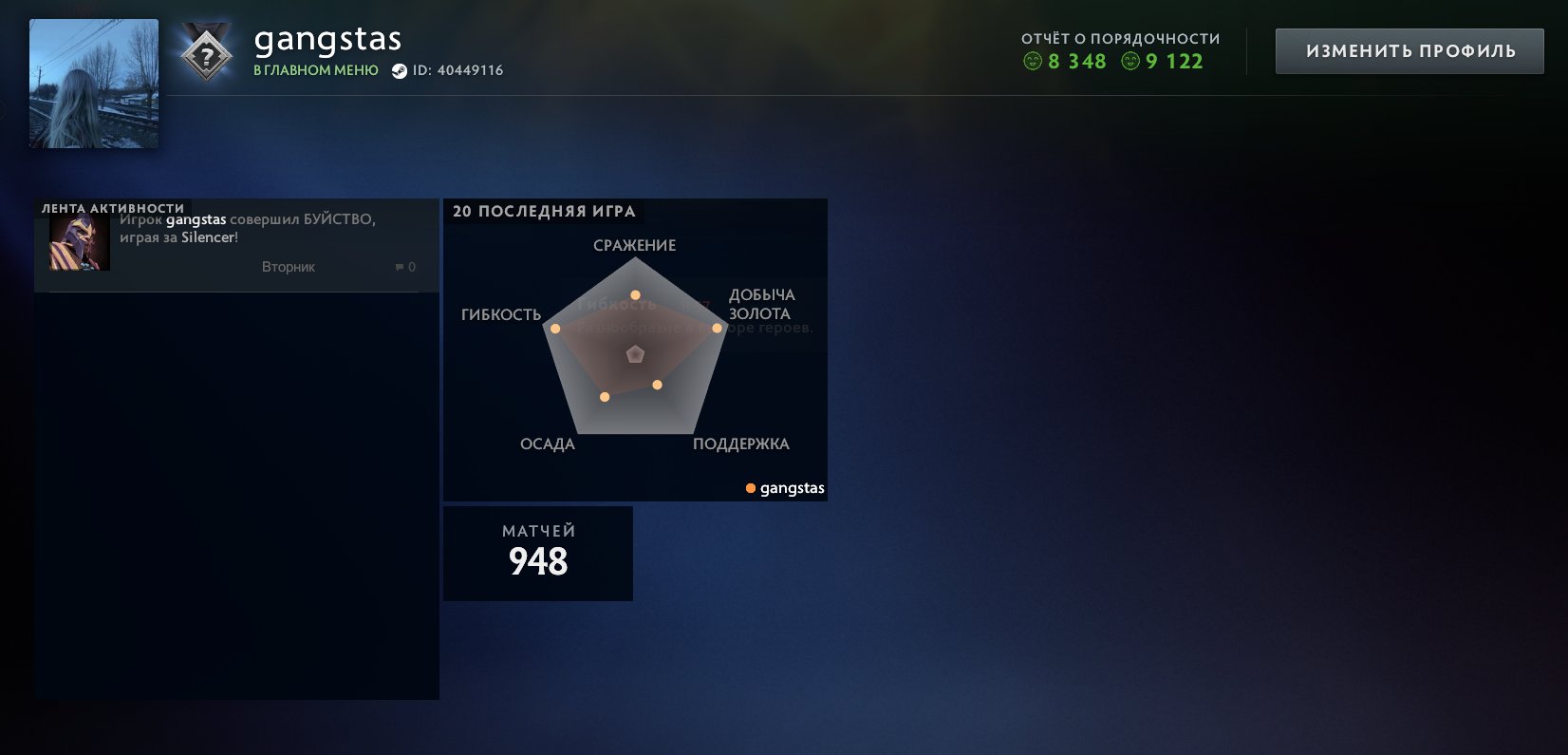1568x755 pixels.
Task: Expand the 20 ПОСЛЕДНЯЯ ИГРА stats selector
Action: pyautogui.click(x=545, y=211)
